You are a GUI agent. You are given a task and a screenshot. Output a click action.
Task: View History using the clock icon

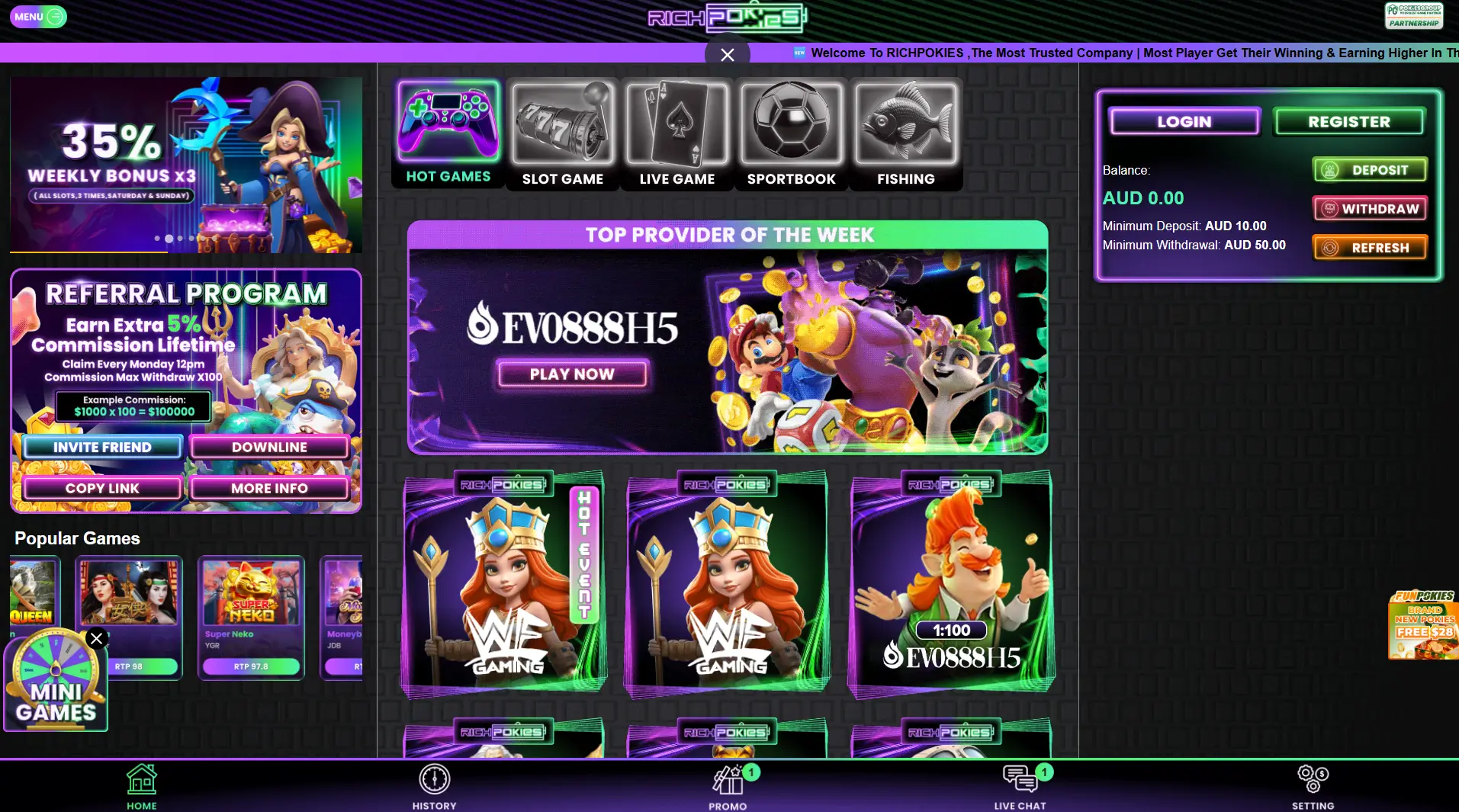click(x=434, y=779)
